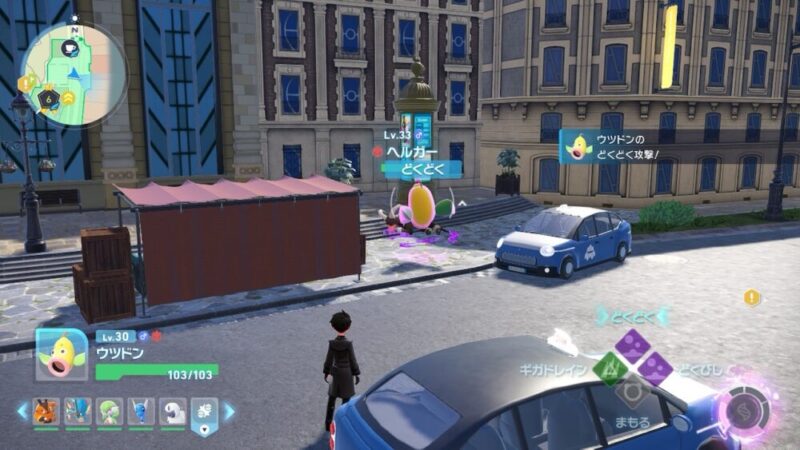Screen dimensions: 800x450
Task: Click the right arrow of the party bar
Action: pyautogui.click(x=228, y=411)
